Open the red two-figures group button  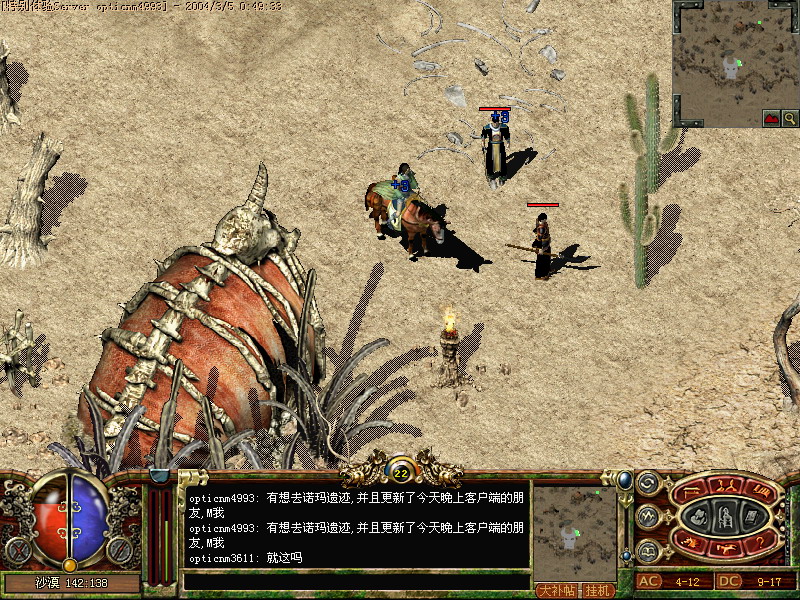724,485
